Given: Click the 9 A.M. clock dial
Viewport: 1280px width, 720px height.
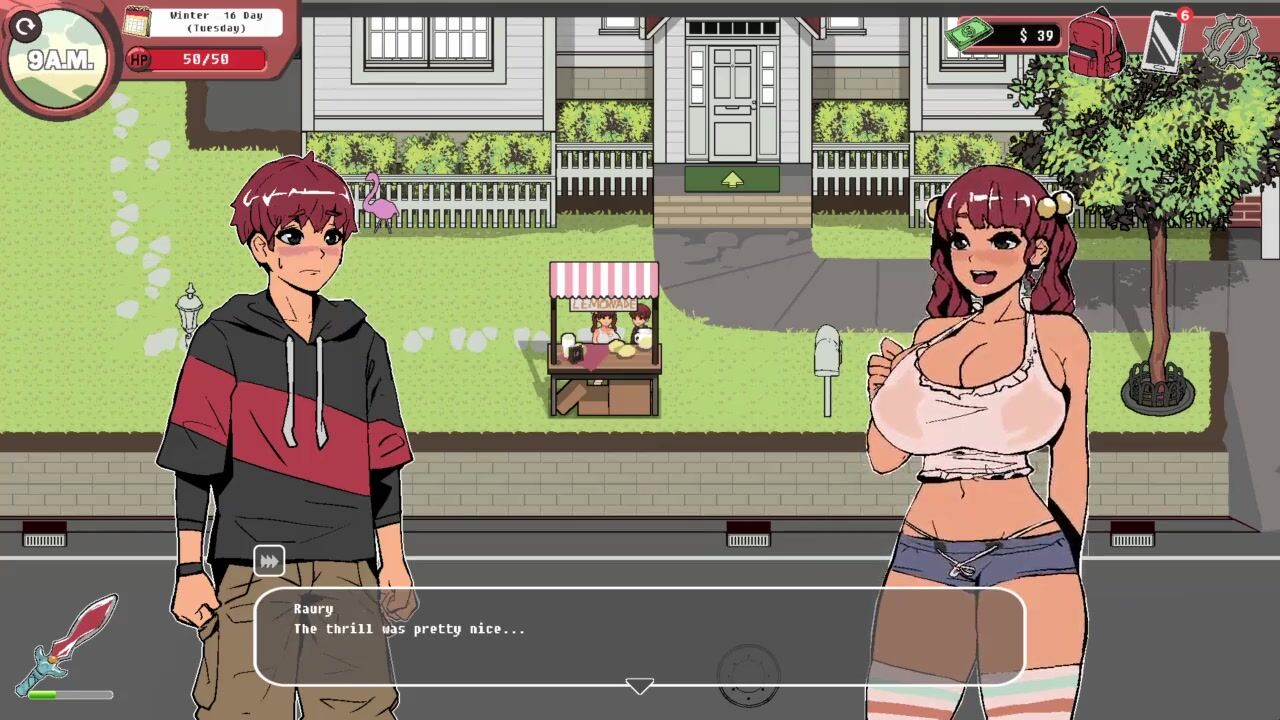Looking at the screenshot, I should (x=60, y=62).
